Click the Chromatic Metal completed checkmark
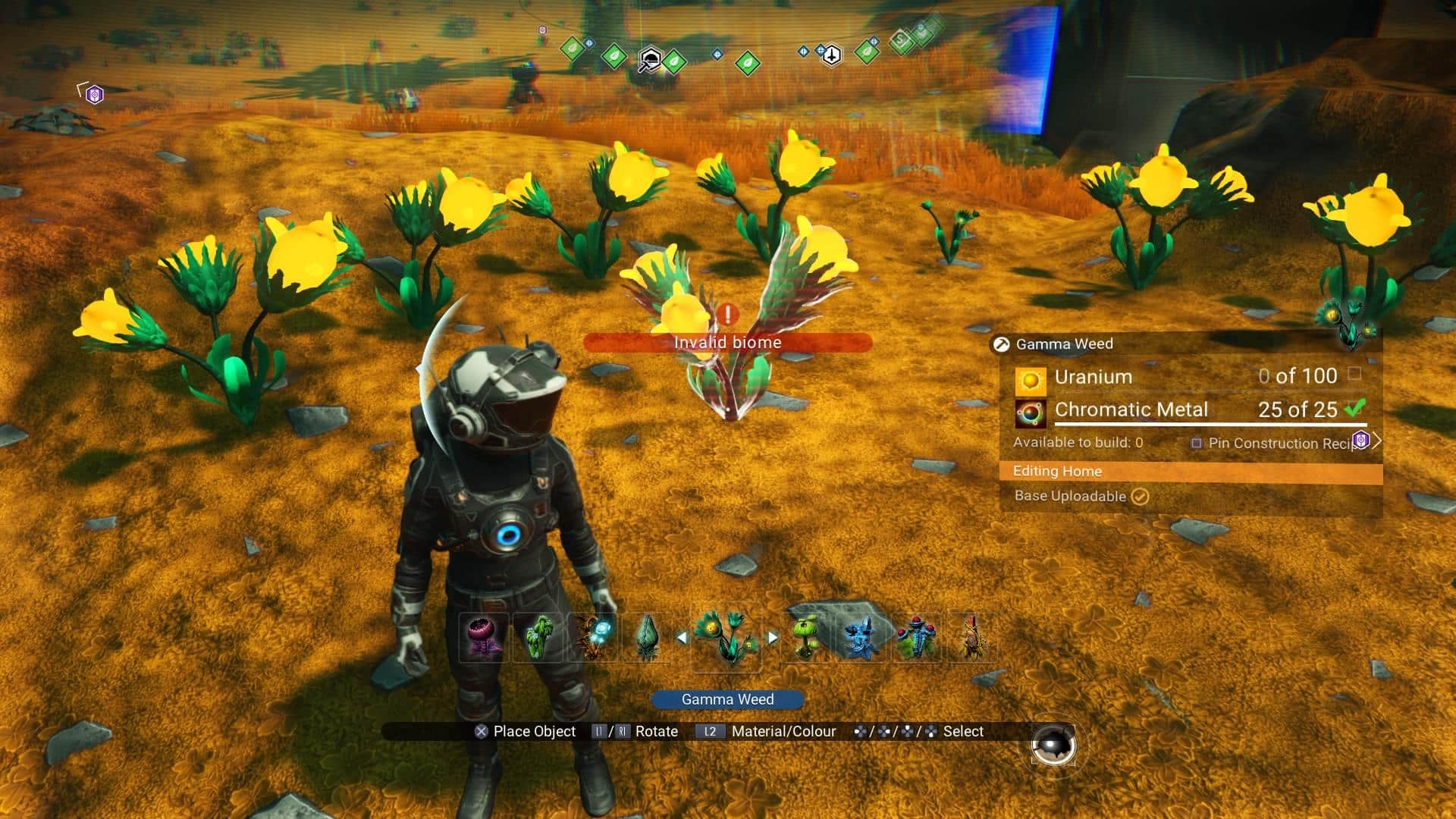 (1355, 409)
